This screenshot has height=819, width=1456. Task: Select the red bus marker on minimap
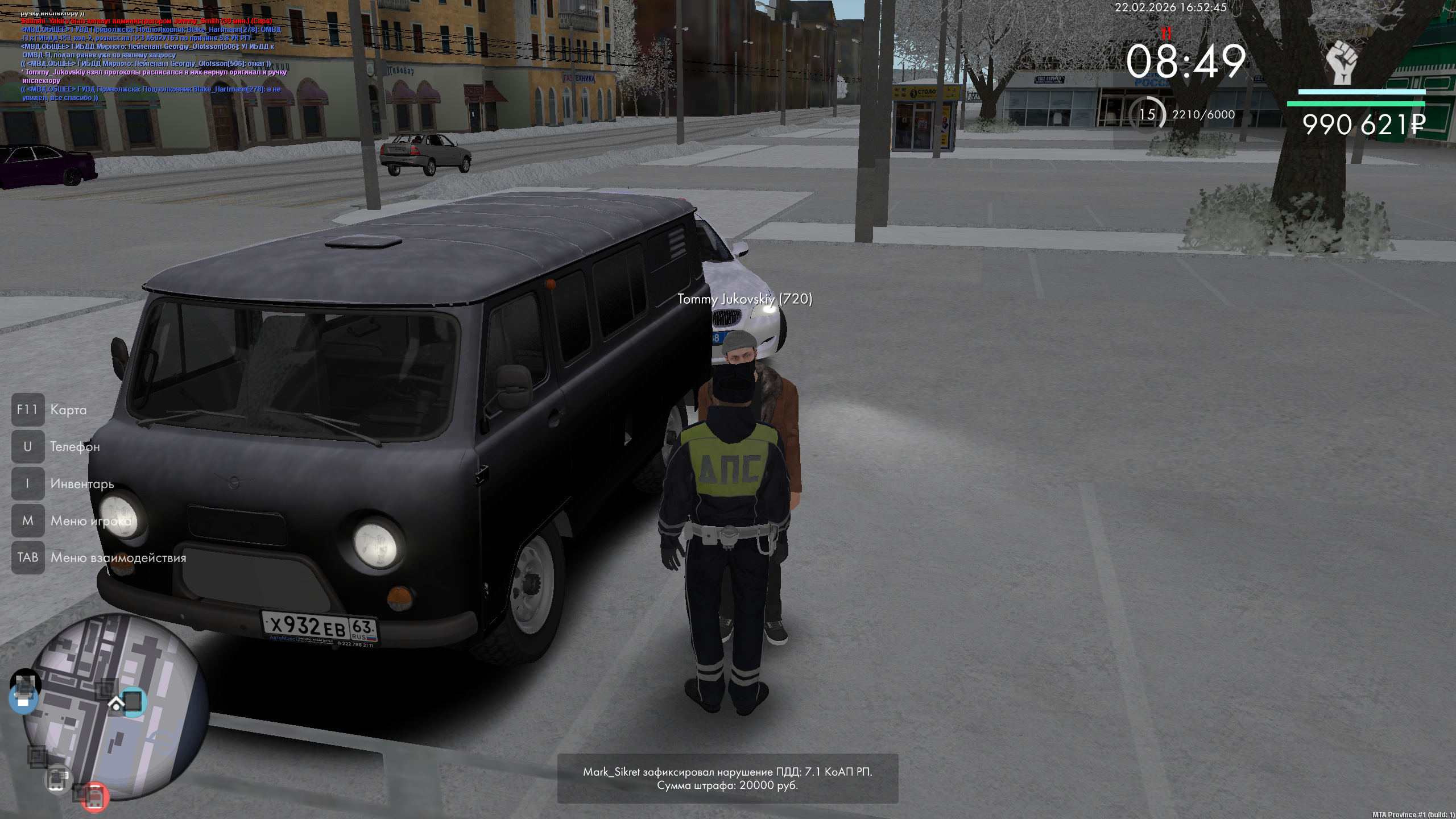(x=94, y=796)
